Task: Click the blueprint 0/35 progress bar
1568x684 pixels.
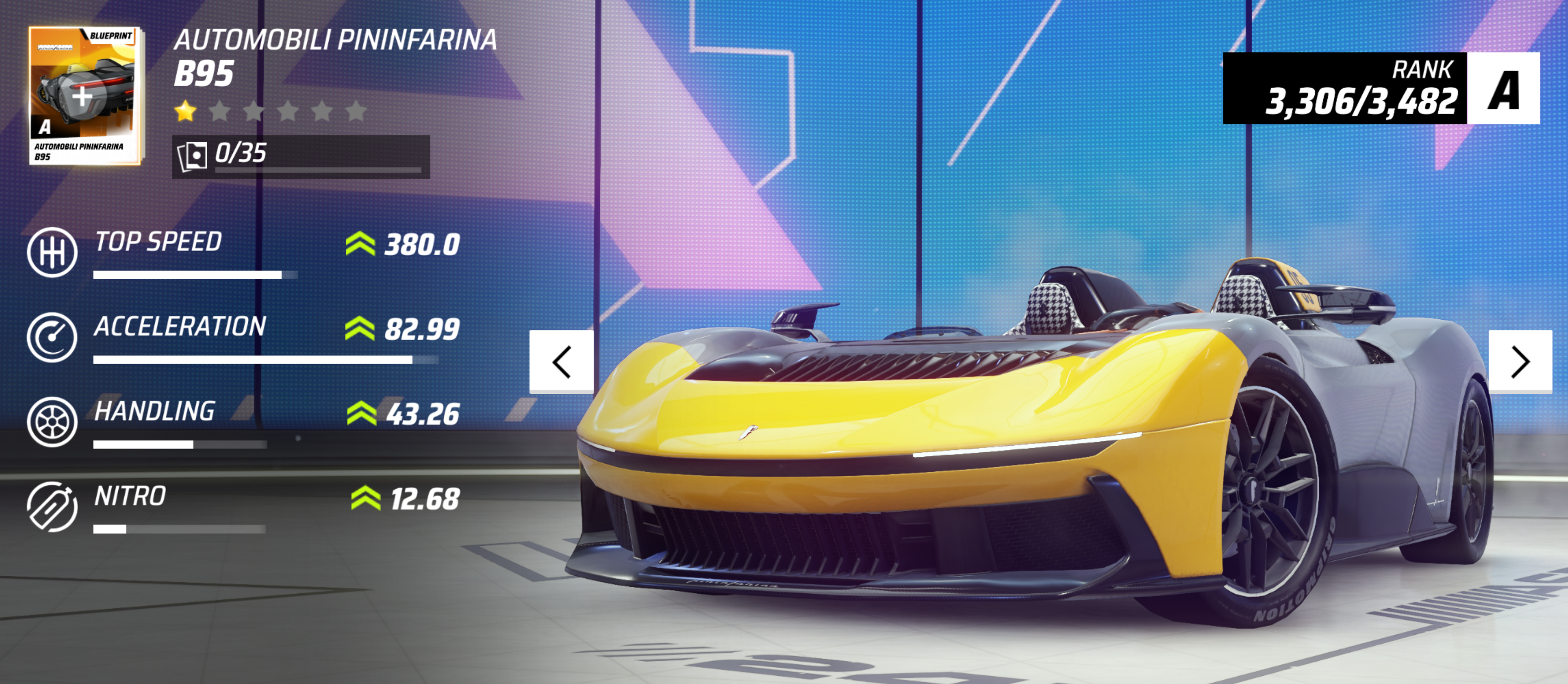Action: tap(301, 157)
